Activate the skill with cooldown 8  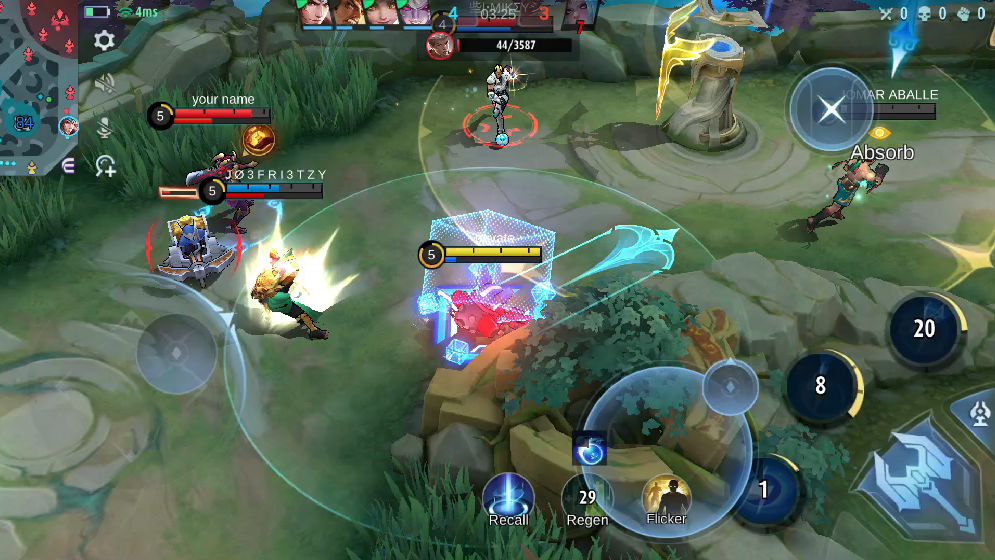(x=821, y=386)
